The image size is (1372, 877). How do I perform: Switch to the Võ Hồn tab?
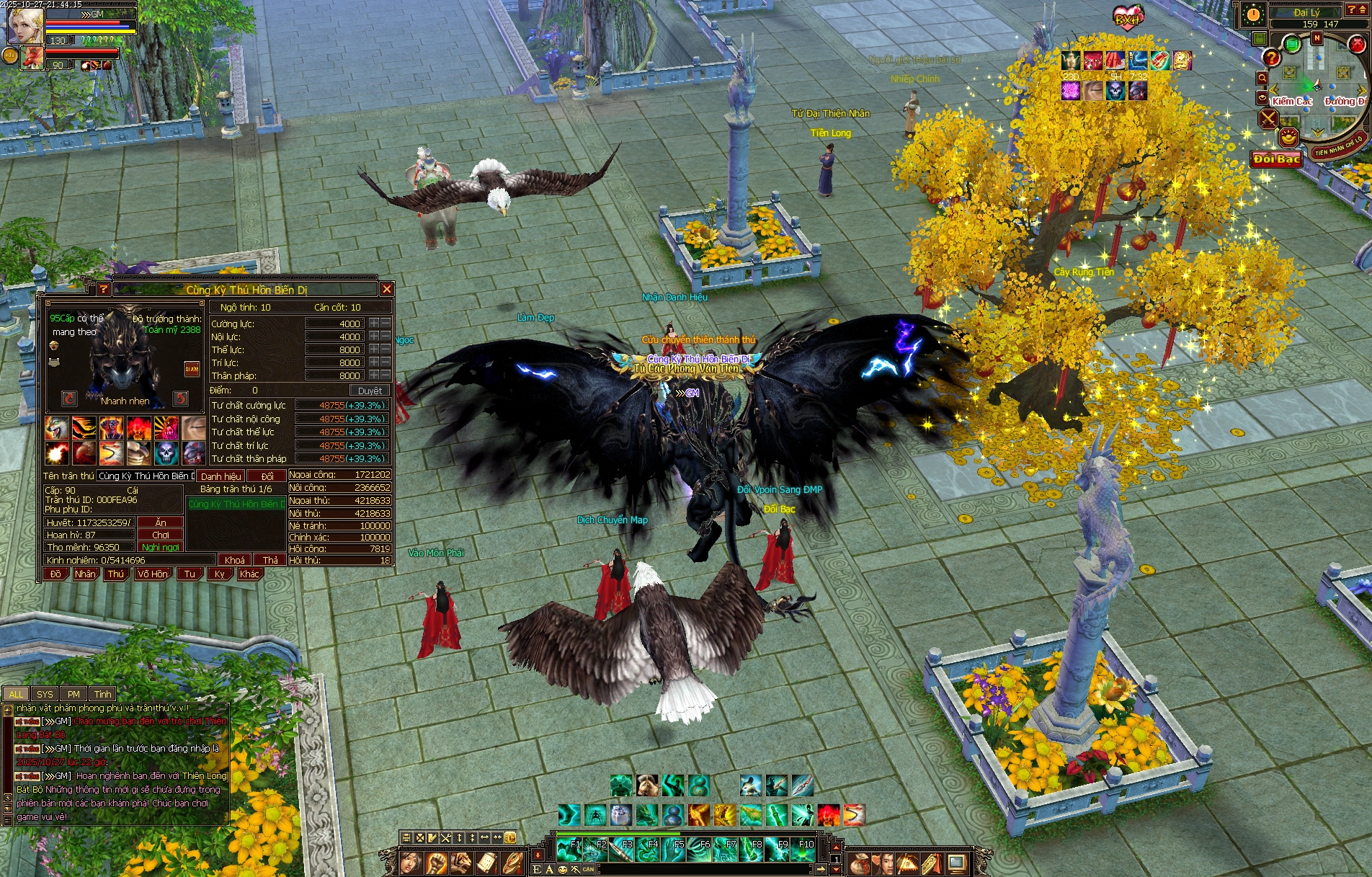(153, 574)
